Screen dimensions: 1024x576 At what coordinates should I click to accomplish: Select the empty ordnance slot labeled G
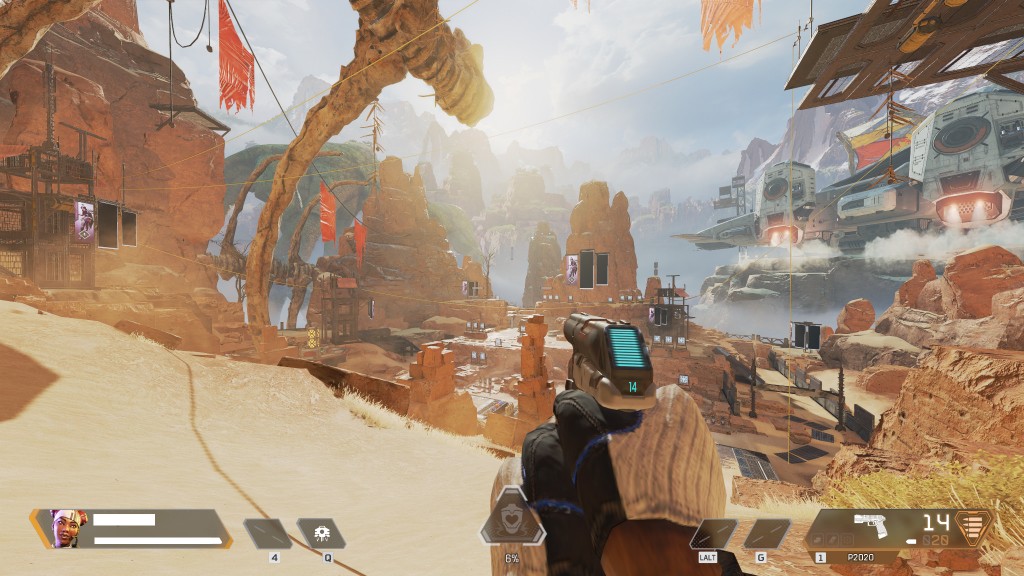(x=766, y=533)
